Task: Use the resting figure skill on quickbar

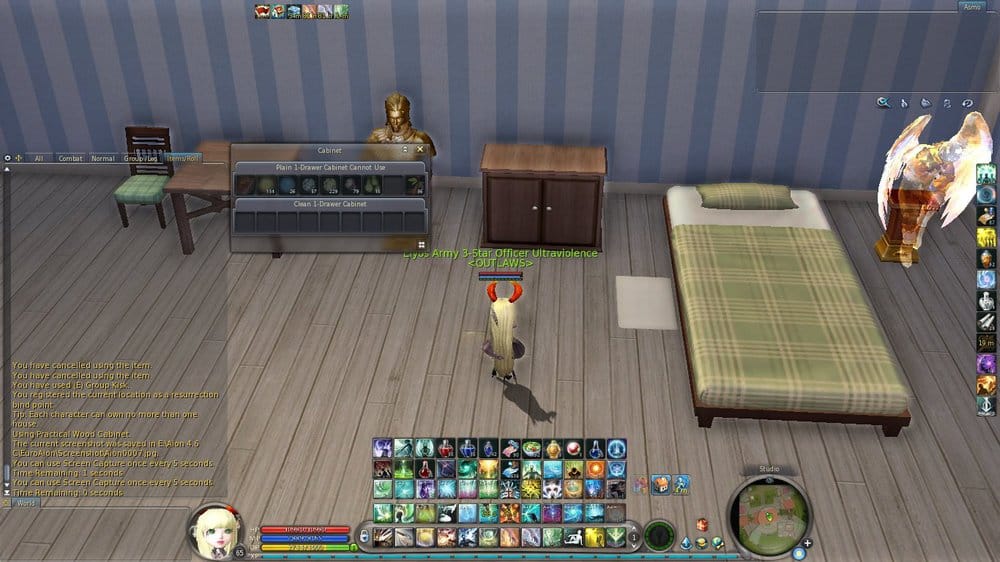Action: point(575,537)
